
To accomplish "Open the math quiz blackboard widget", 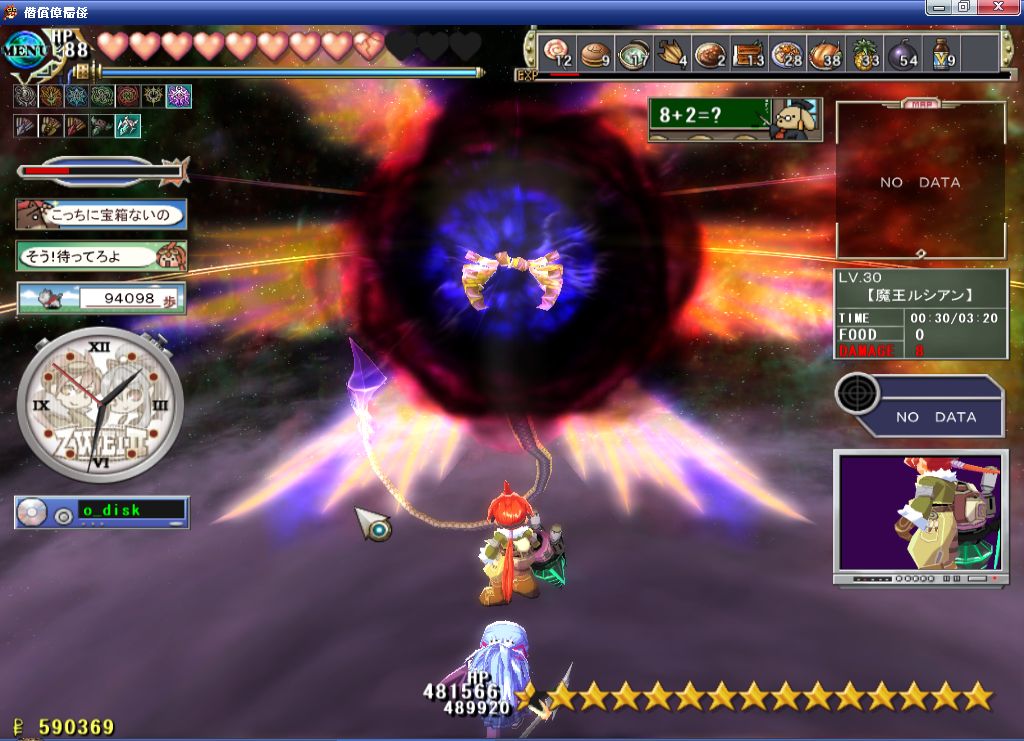I will pyautogui.click(x=734, y=119).
